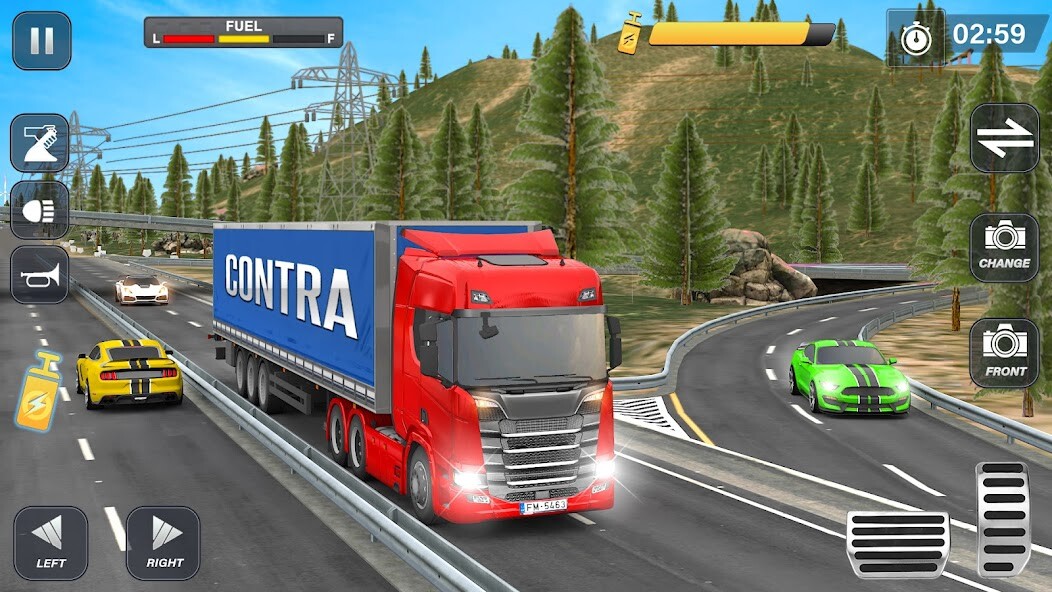Image resolution: width=1052 pixels, height=592 pixels.
Task: Tap the gear shifter icon button
Action: (40, 142)
